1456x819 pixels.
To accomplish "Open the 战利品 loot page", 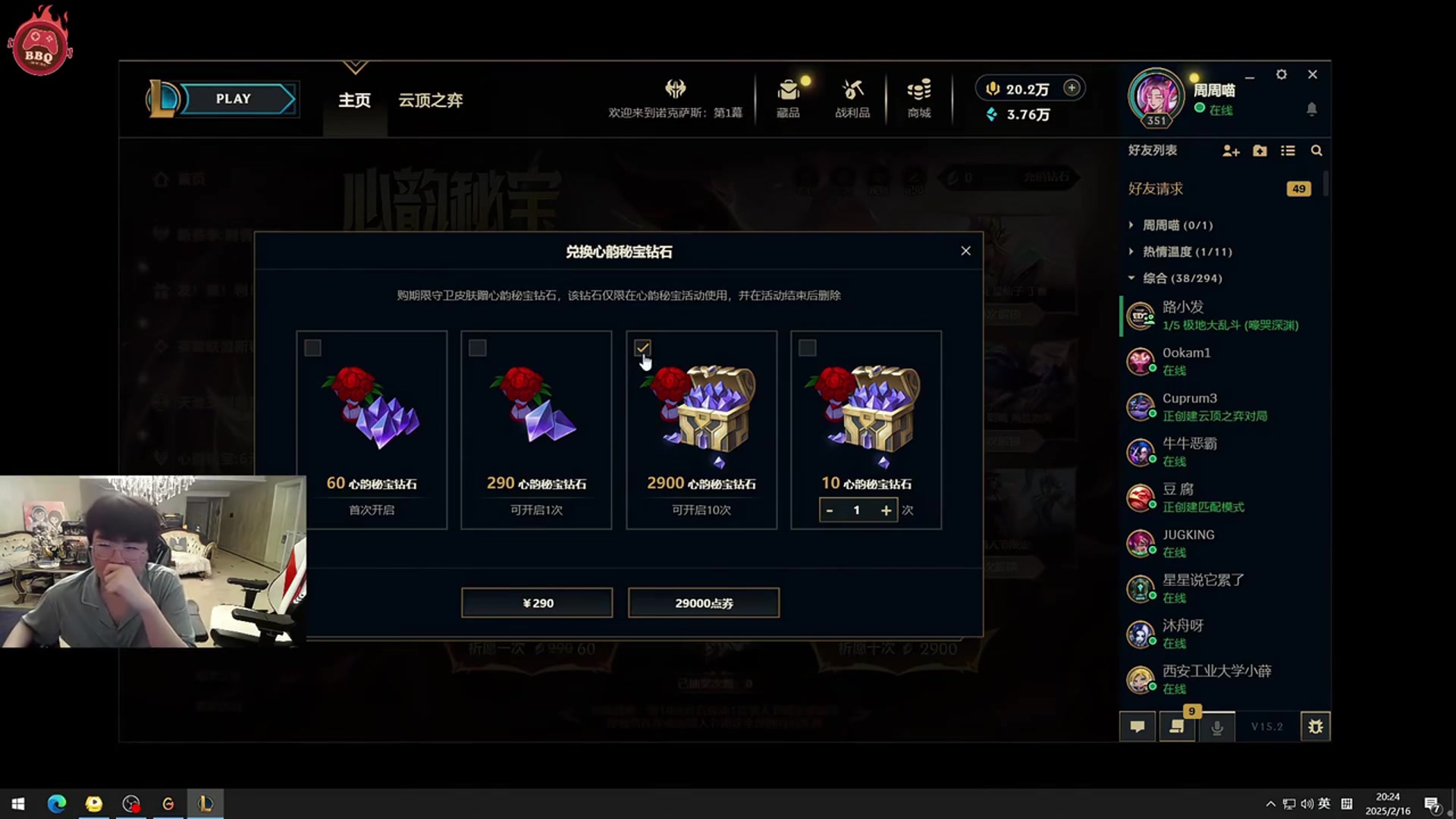I will [852, 99].
